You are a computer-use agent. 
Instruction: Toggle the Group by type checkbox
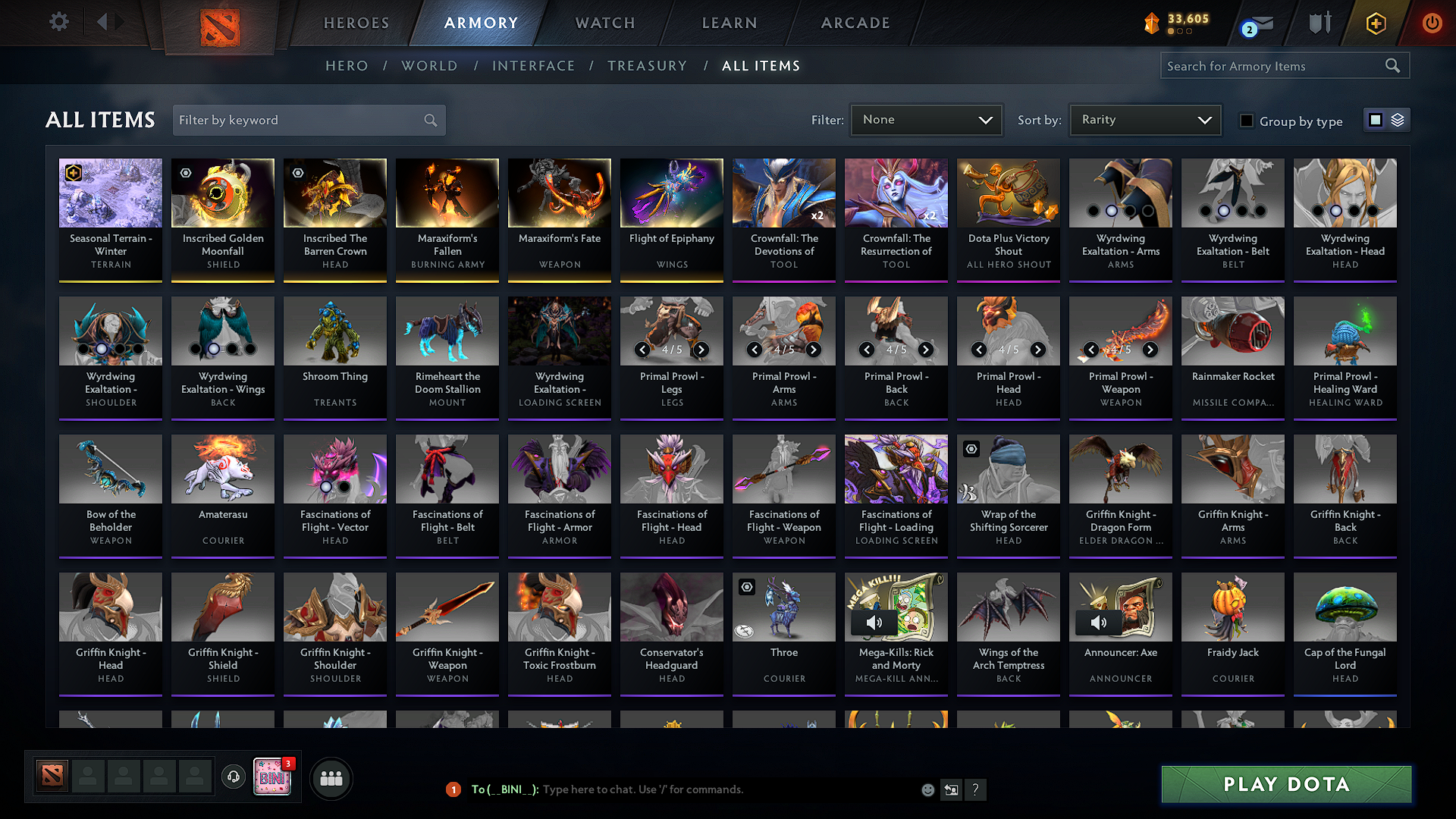point(1246,120)
